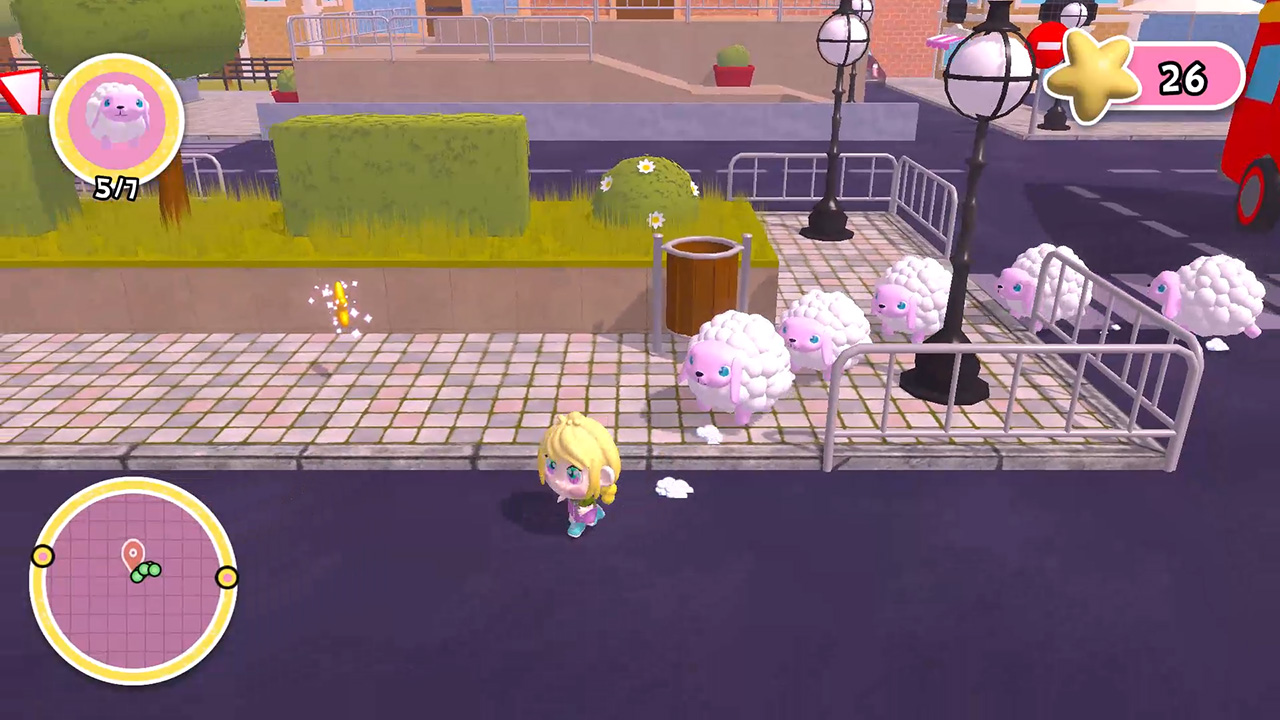Click the pink dot on the minimap's right edge
The image size is (1280, 720).
click(228, 577)
